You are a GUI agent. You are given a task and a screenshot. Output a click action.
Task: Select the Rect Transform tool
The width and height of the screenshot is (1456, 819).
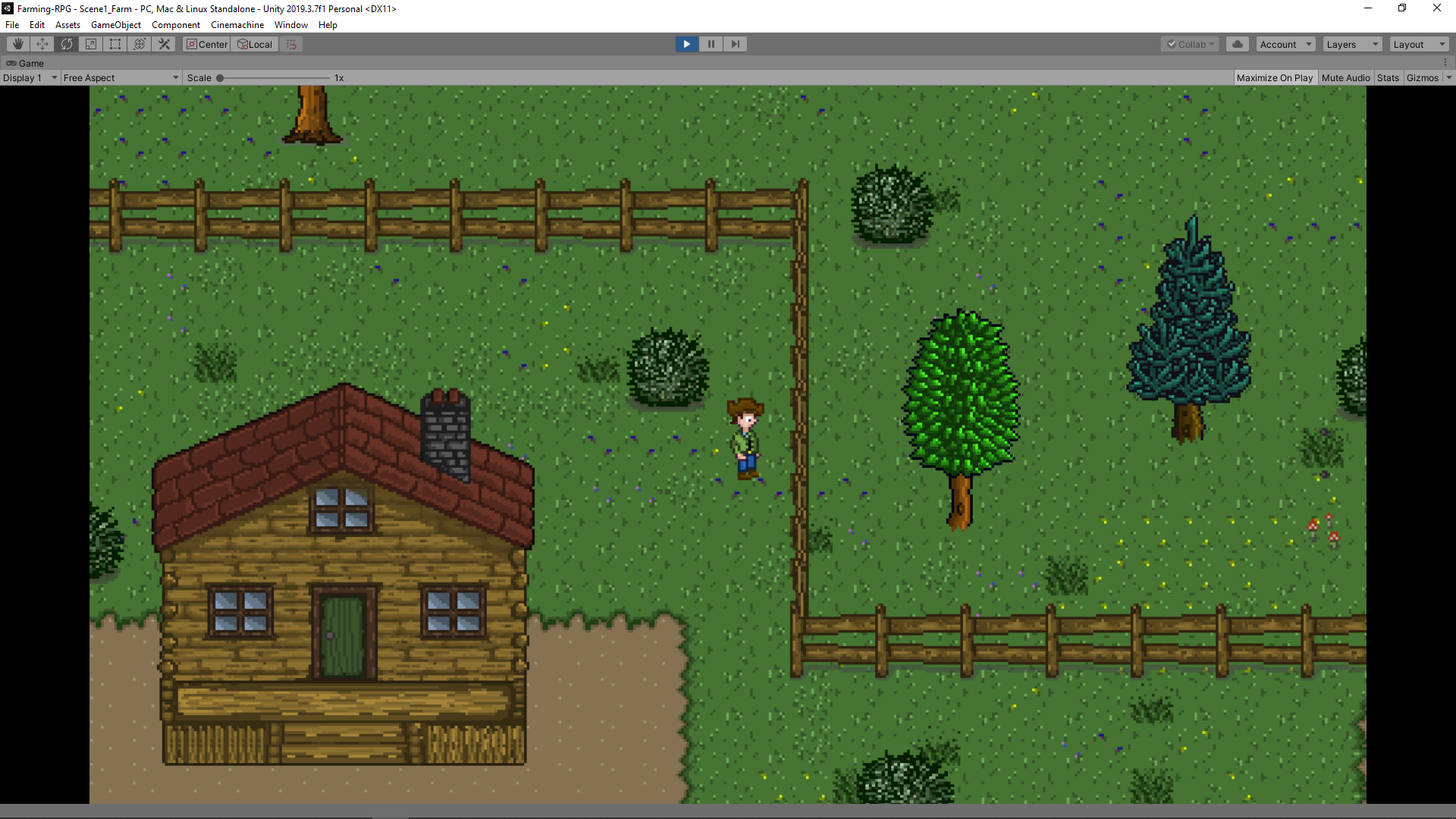point(115,44)
